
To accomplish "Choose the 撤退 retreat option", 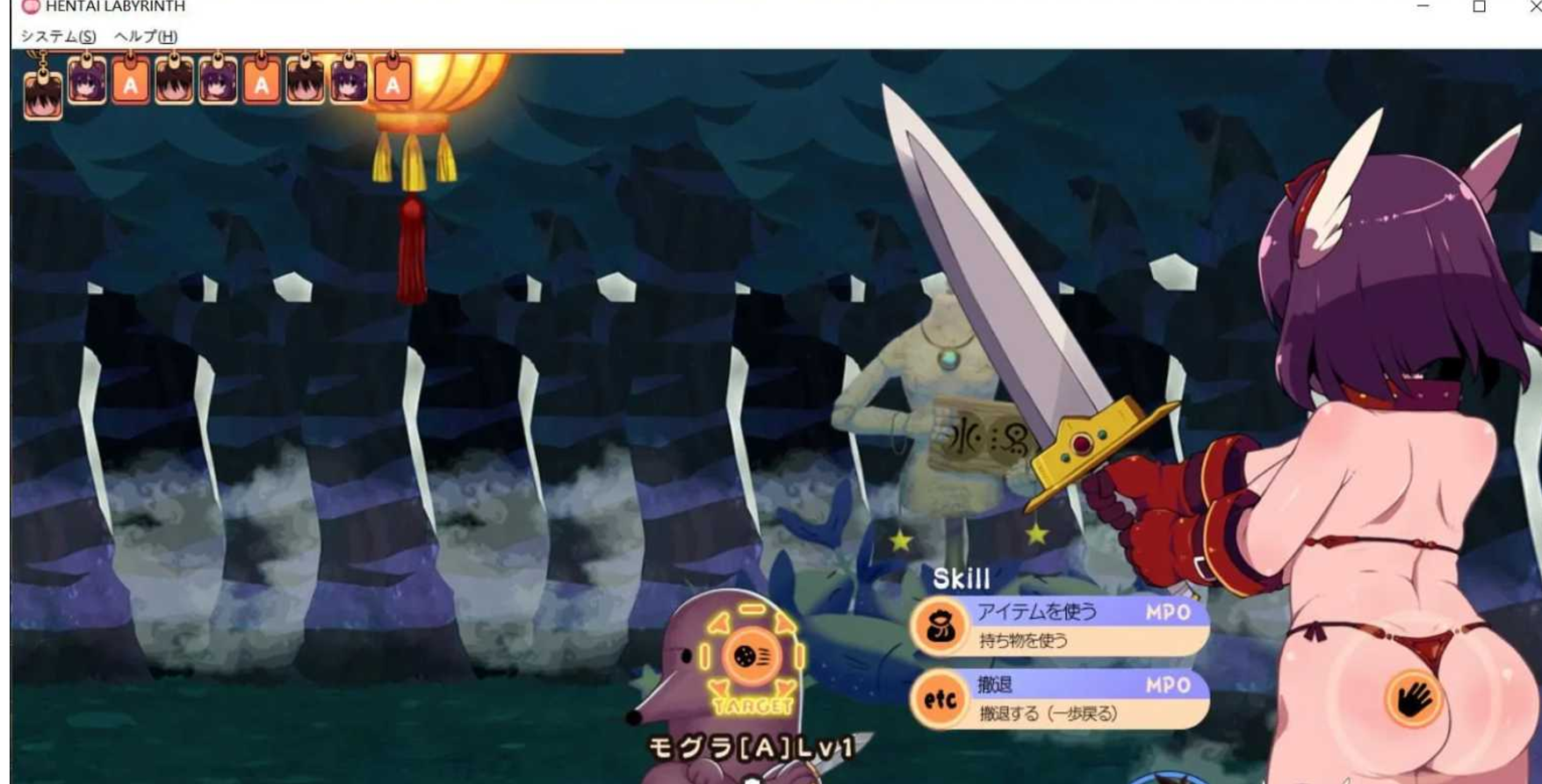I will click(1060, 699).
